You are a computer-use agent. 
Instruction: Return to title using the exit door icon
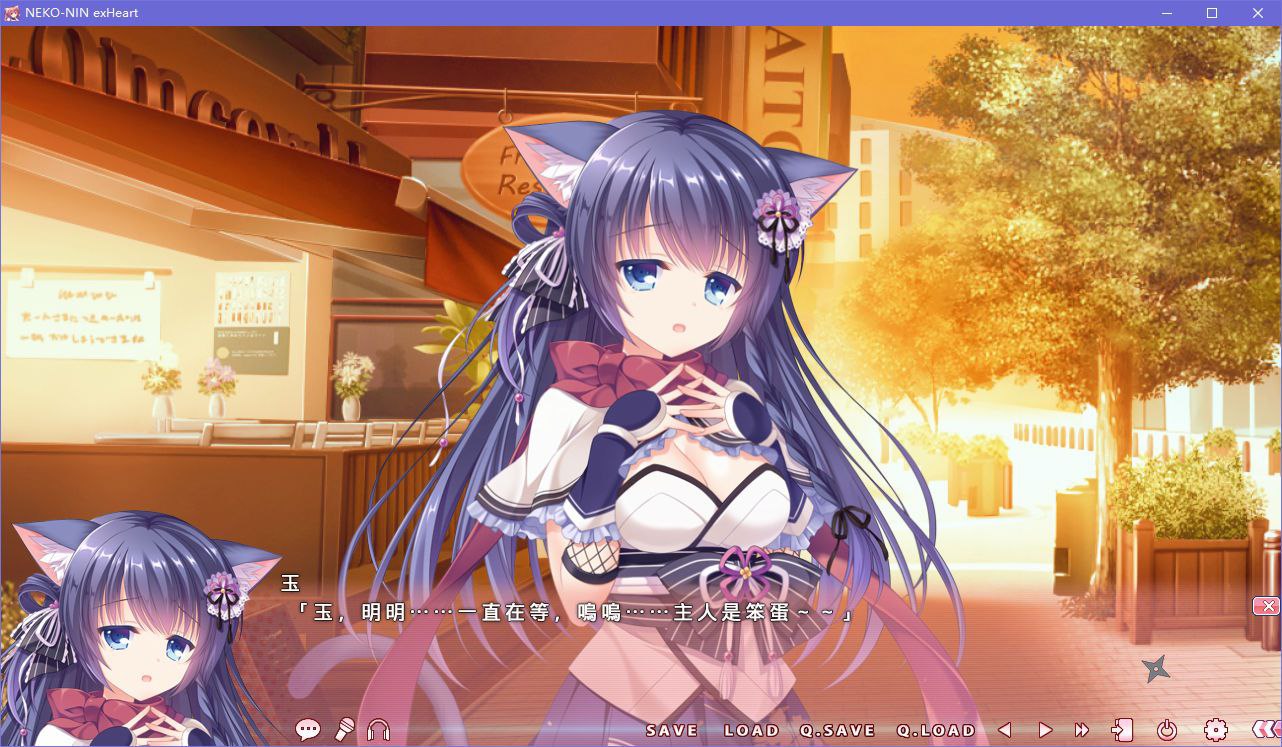click(1122, 730)
